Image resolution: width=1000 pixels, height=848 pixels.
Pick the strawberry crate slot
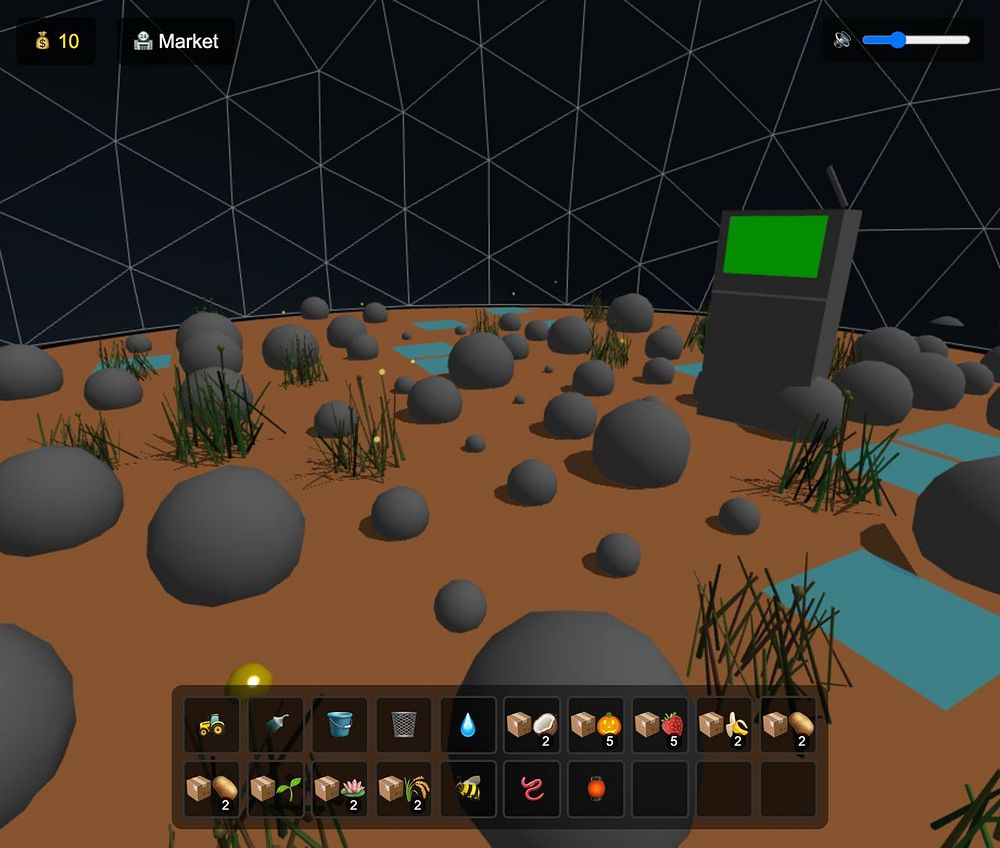[x=660, y=725]
